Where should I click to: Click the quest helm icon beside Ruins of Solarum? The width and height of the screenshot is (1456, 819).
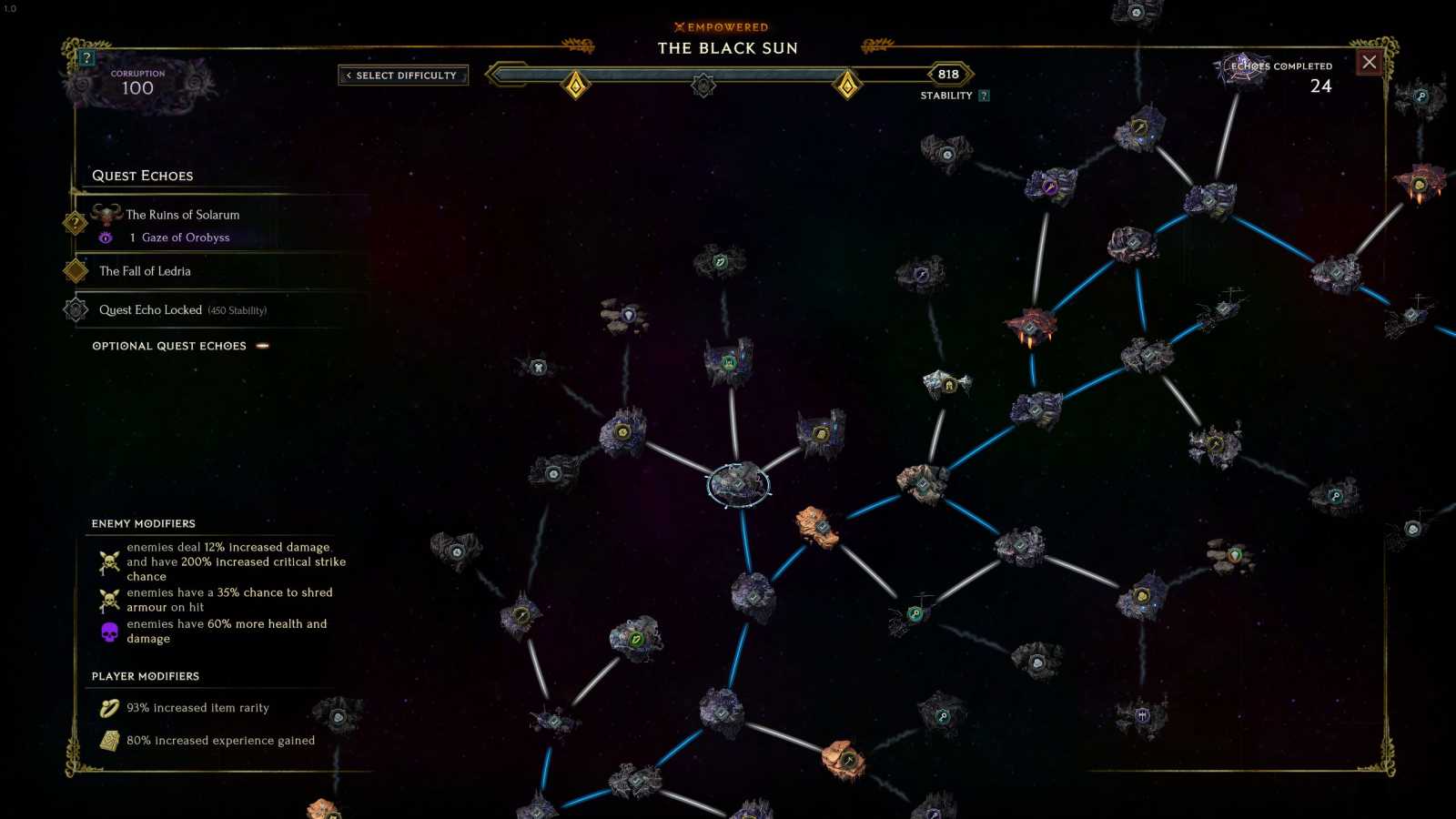108,214
